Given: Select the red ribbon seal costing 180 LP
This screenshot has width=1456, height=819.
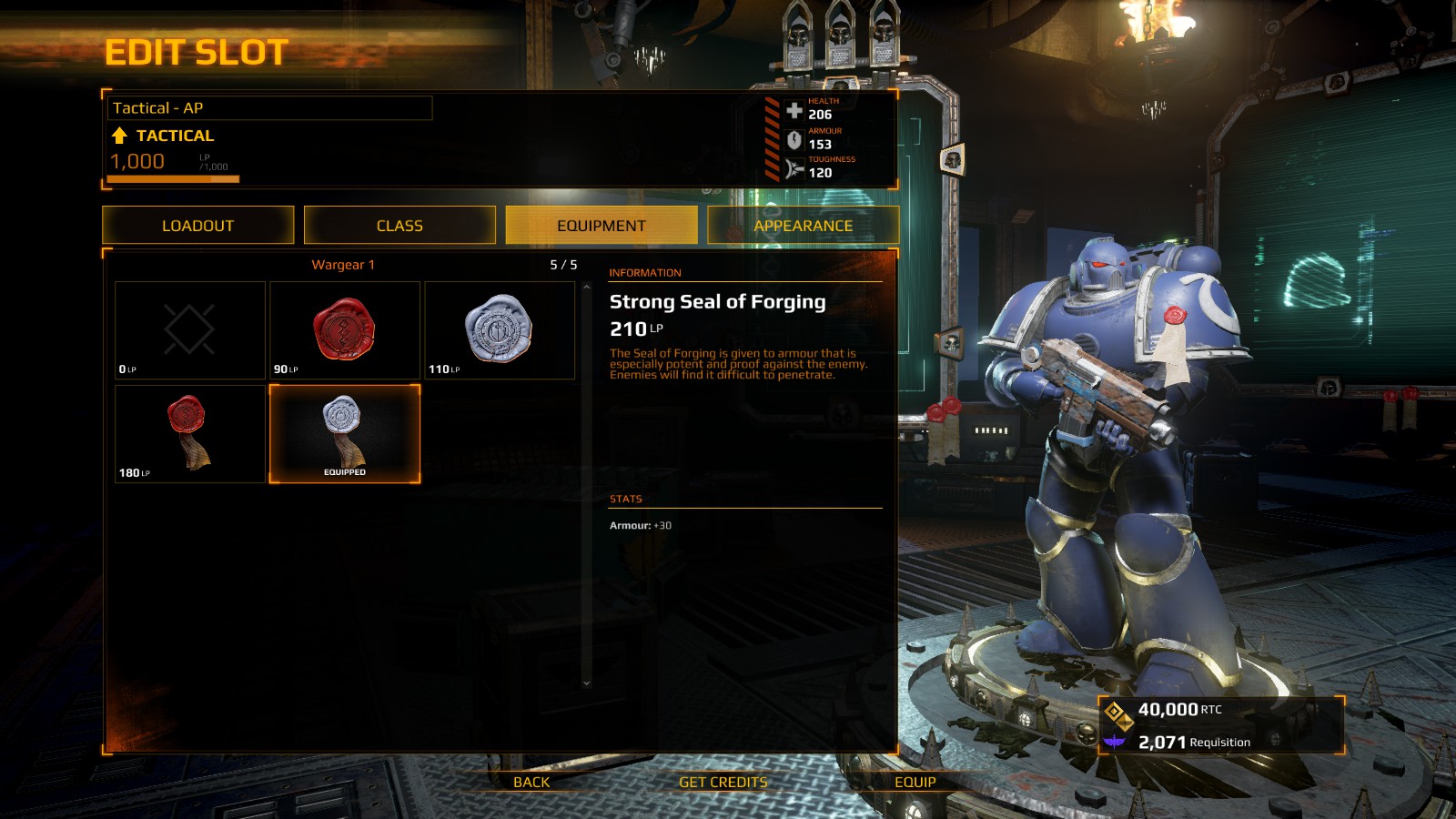Looking at the screenshot, I should (190, 433).
